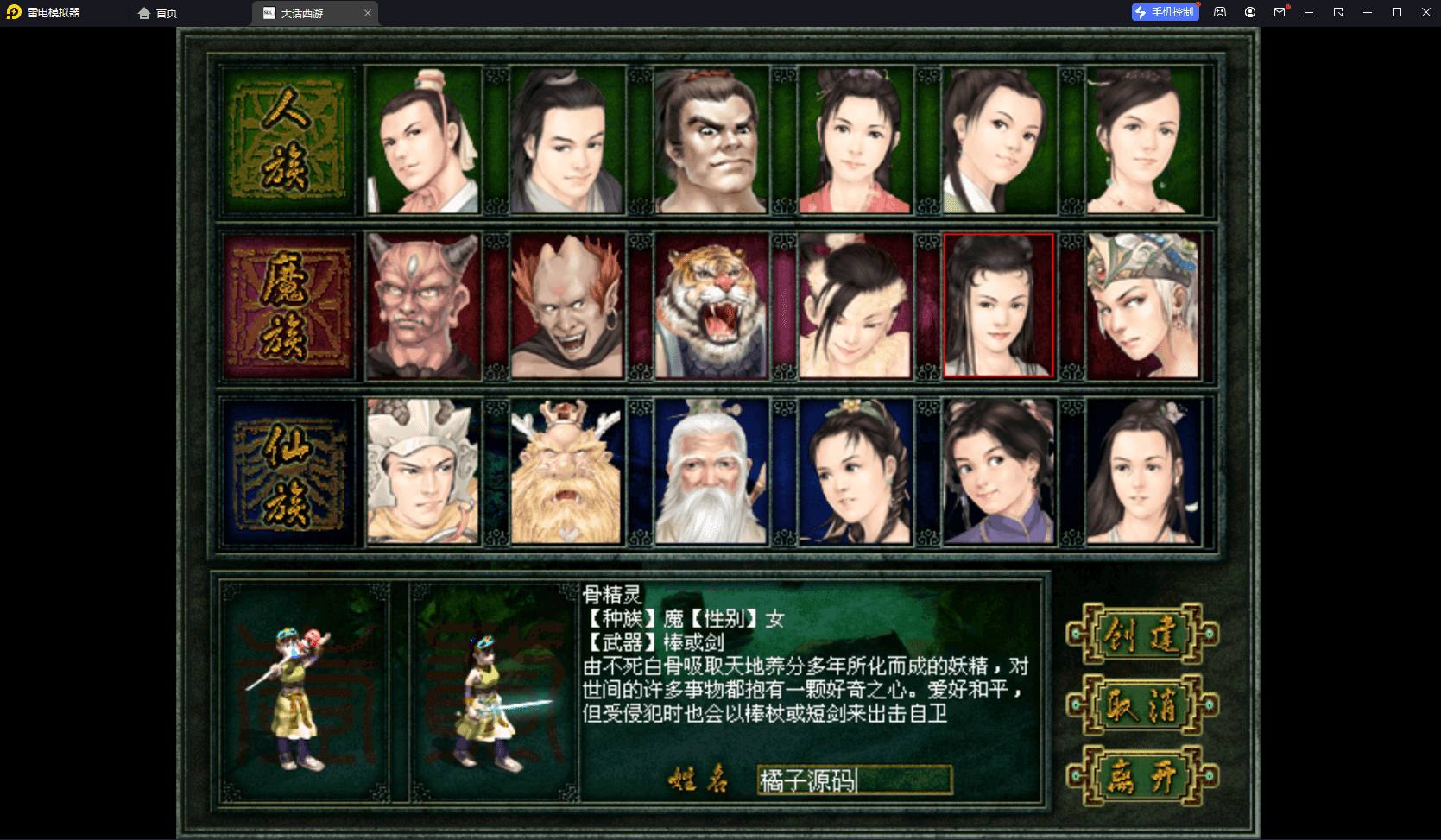The height and width of the screenshot is (840, 1441).
Task: Click the fullscreen toggle icon in title bar
Action: point(1338,12)
